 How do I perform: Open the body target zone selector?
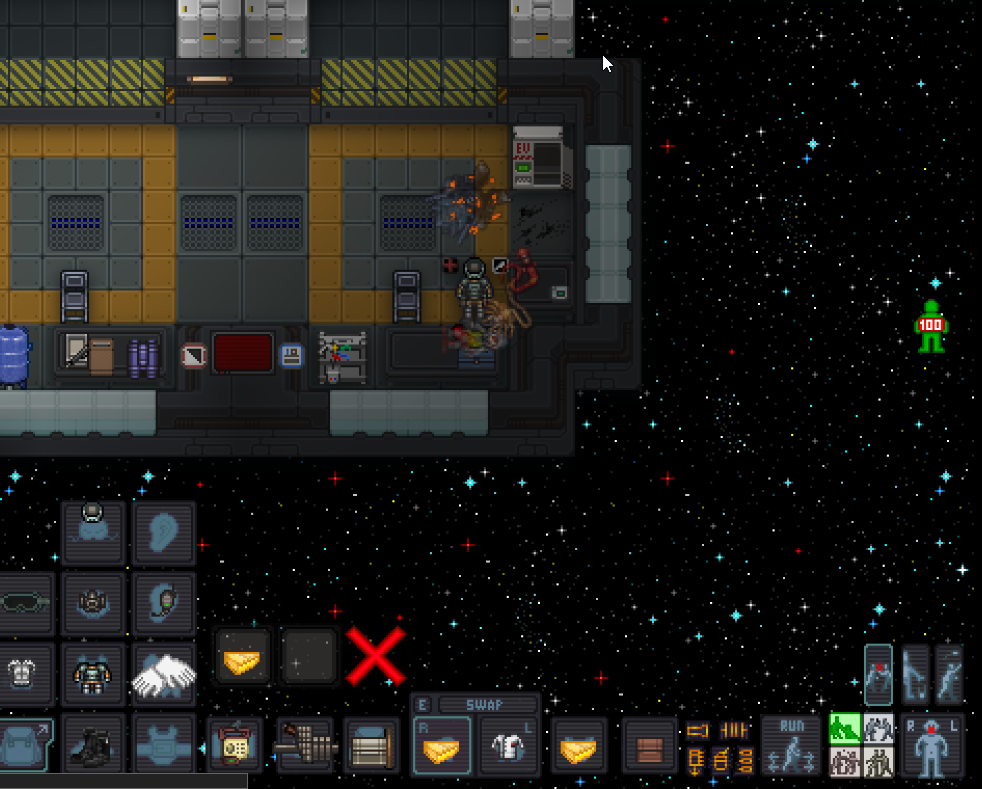pos(932,747)
